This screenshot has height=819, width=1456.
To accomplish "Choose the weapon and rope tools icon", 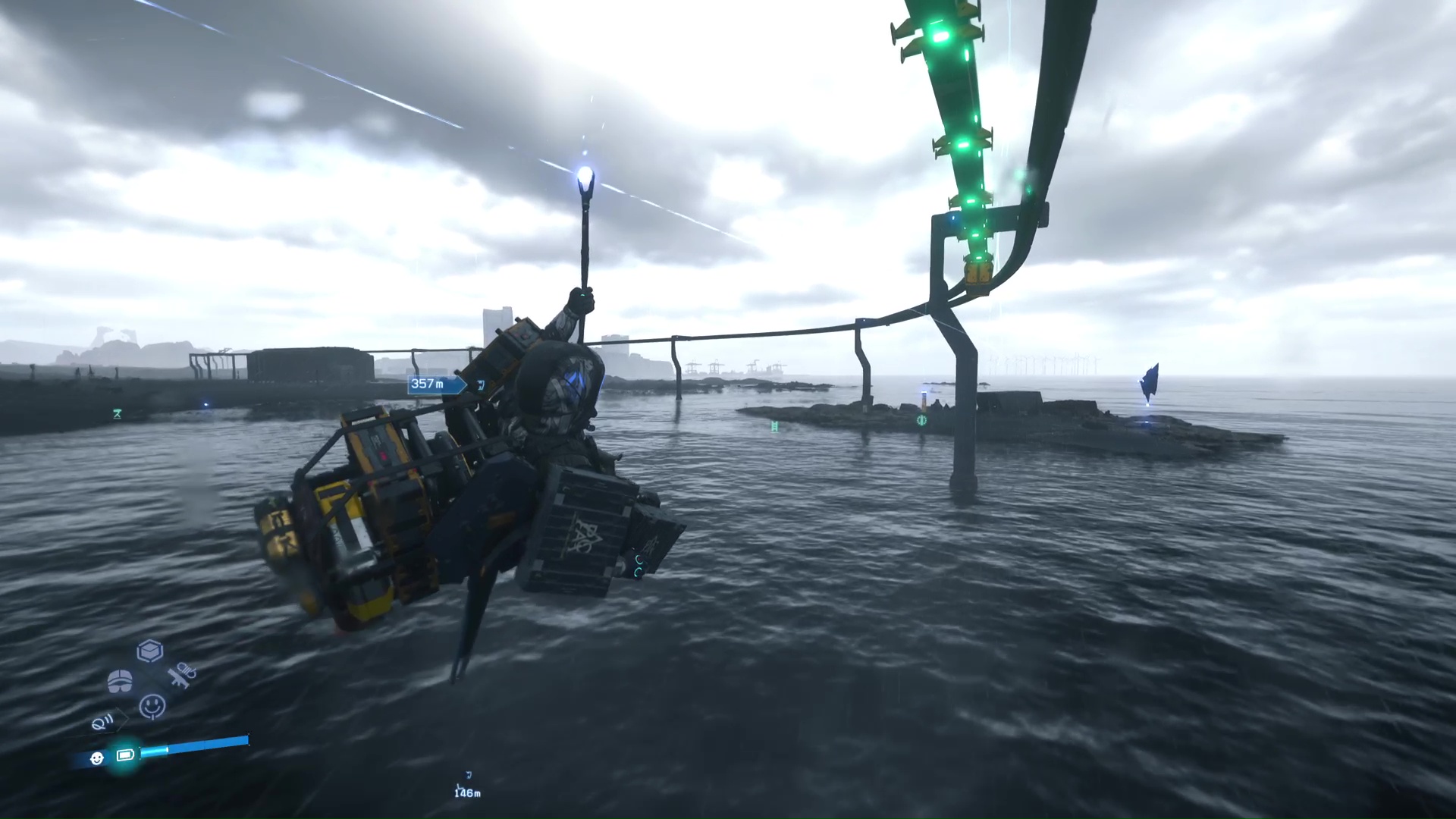I will (182, 674).
